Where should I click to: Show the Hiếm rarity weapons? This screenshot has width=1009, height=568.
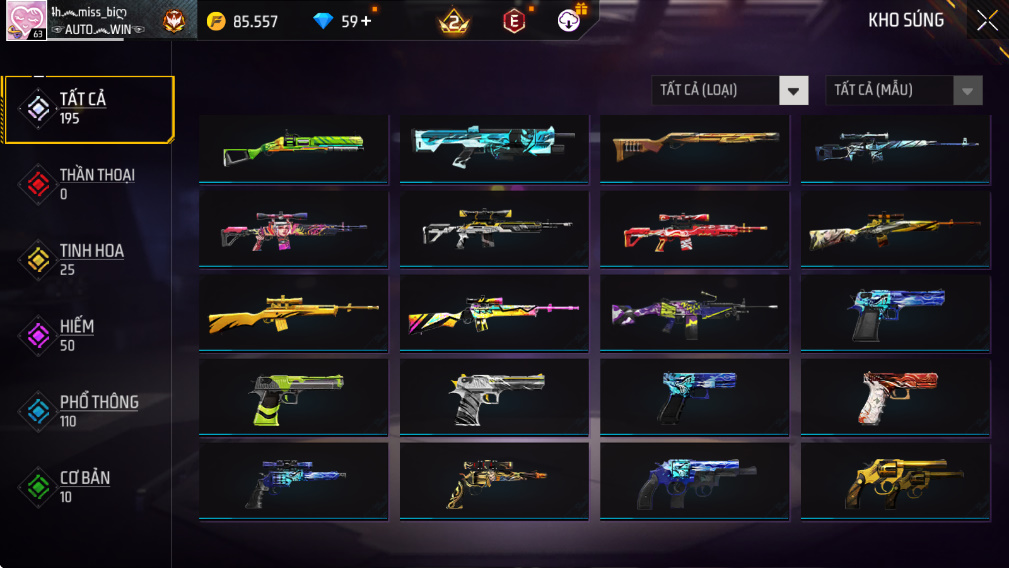88,336
